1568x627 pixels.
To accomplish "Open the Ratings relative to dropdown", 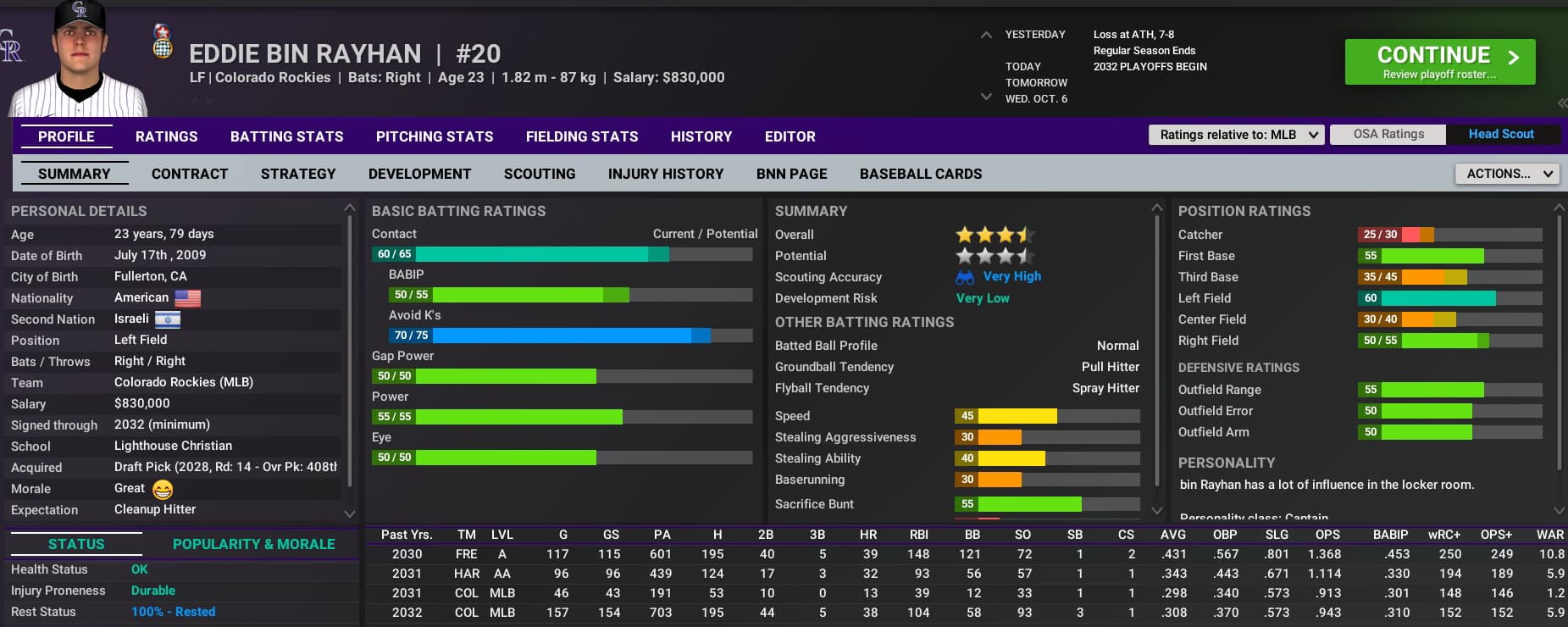I will point(1235,135).
